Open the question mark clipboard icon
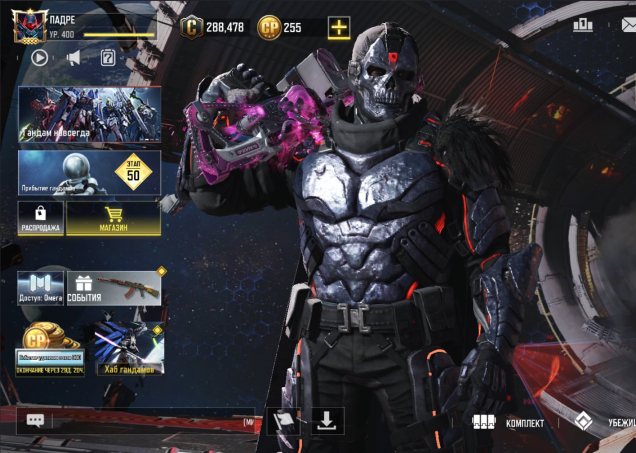Viewport: 636px width, 453px height. [x=108, y=57]
